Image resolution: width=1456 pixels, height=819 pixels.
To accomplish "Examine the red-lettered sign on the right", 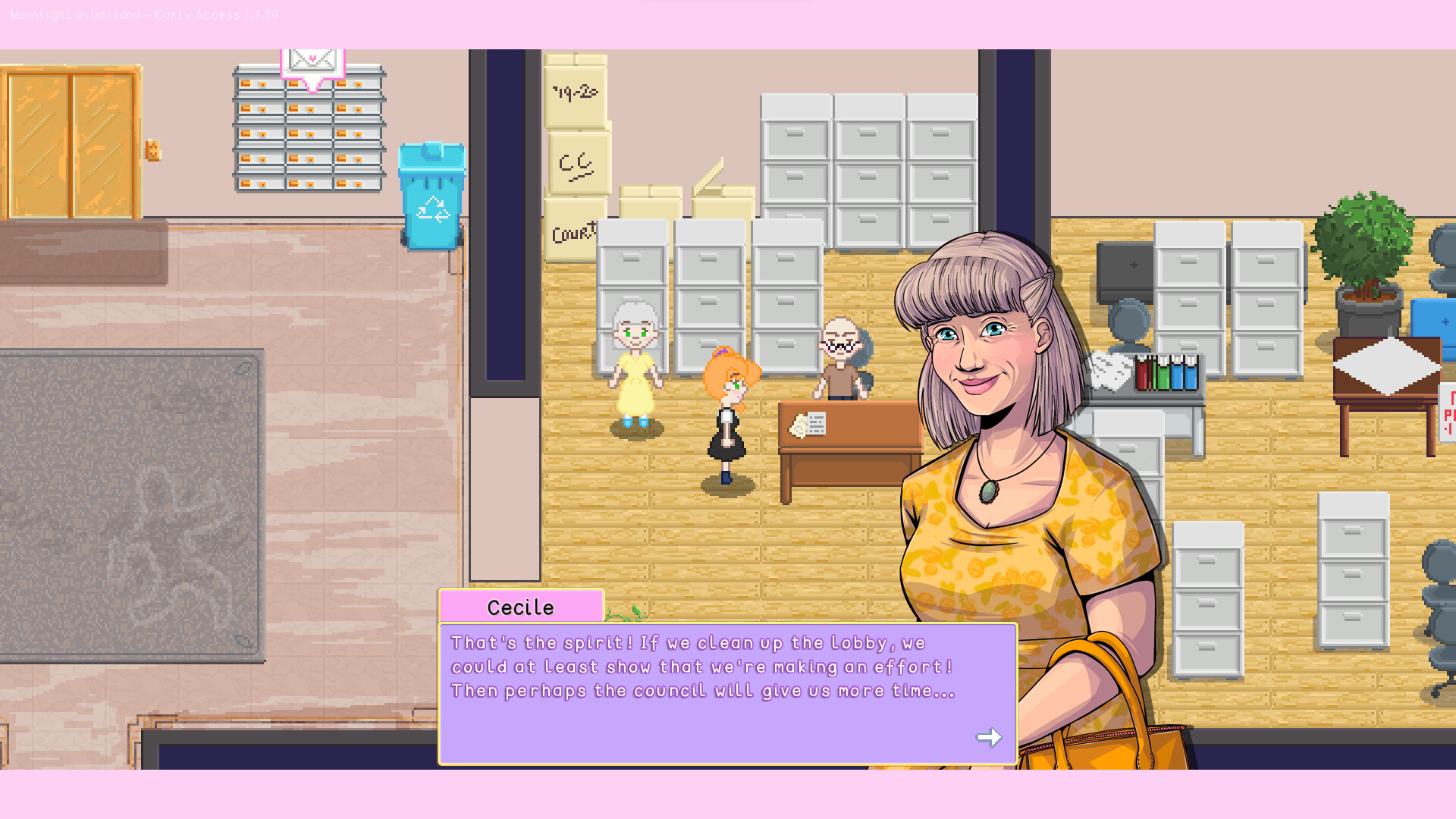I will click(1448, 413).
